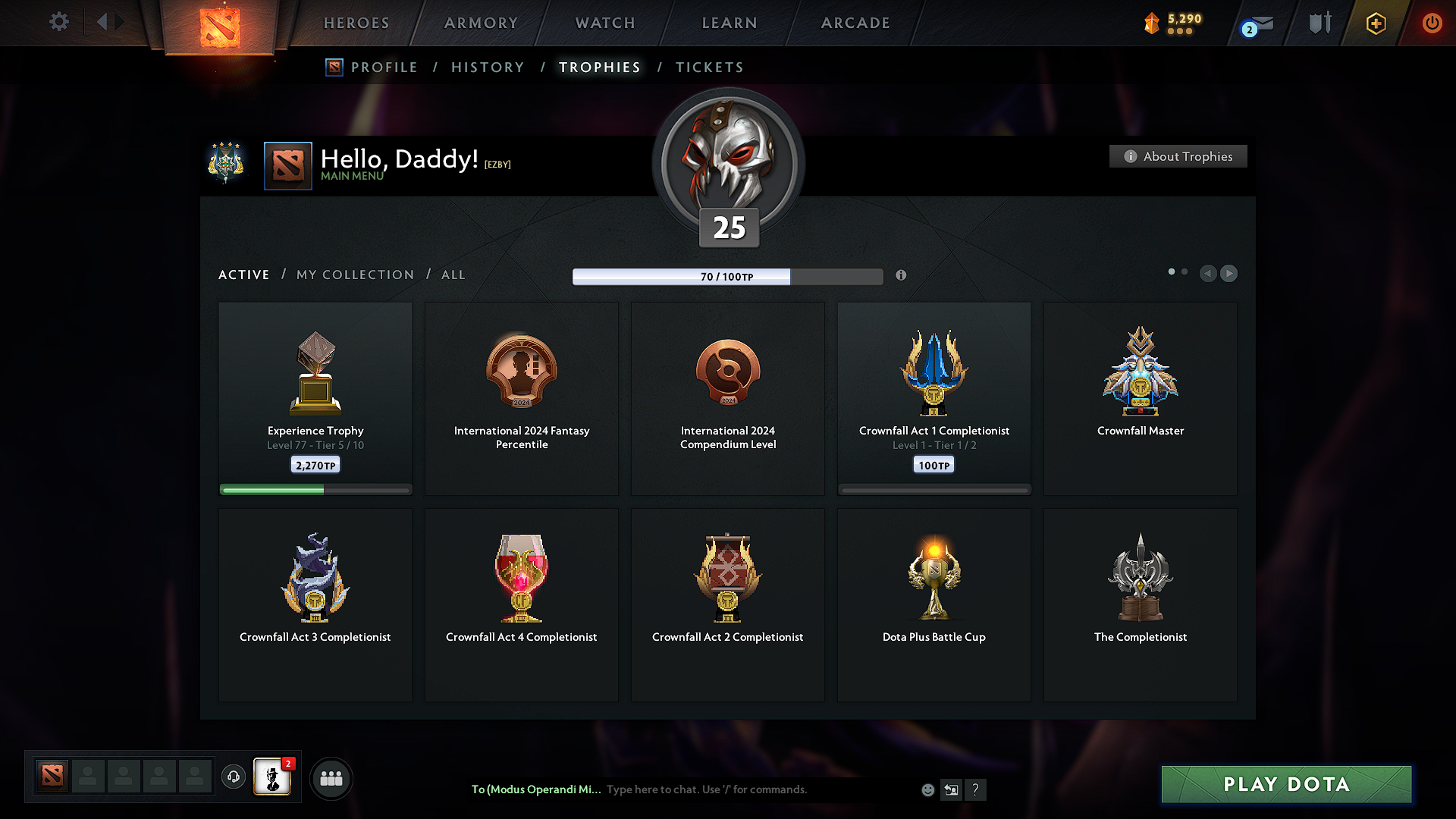Open Dota Plus with the gold hexagon plus icon

click(x=1375, y=23)
